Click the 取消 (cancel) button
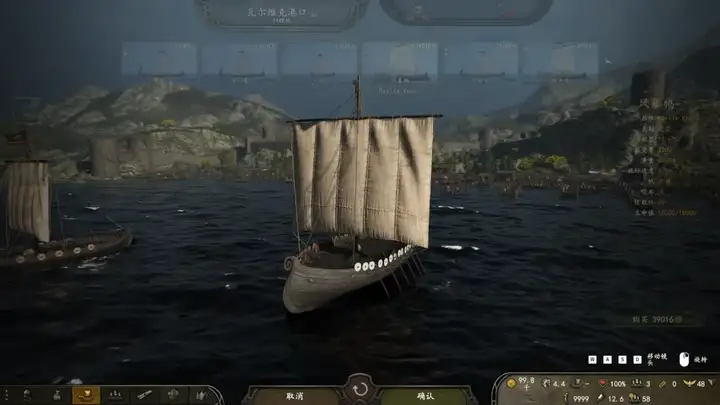720x405 pixels. 294,395
